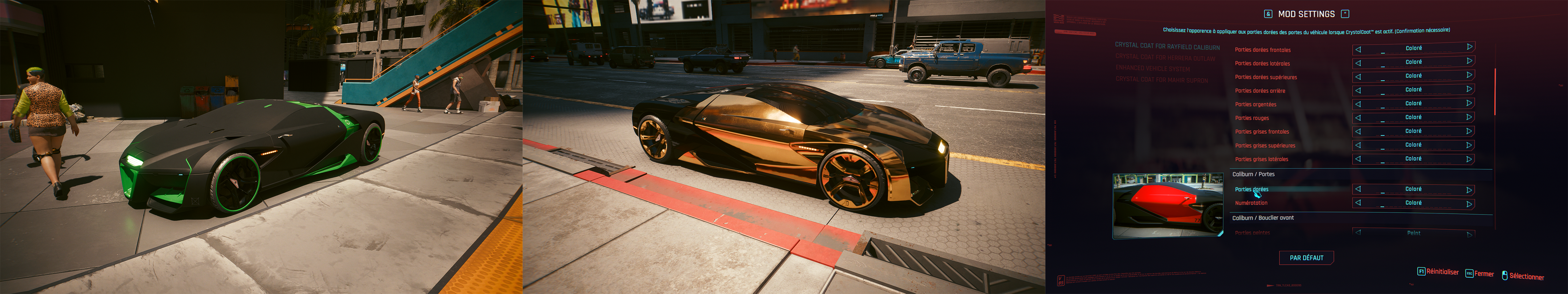Click right arrow for Portes Parties dorées
This screenshot has width=1568, height=294.
(1469, 190)
